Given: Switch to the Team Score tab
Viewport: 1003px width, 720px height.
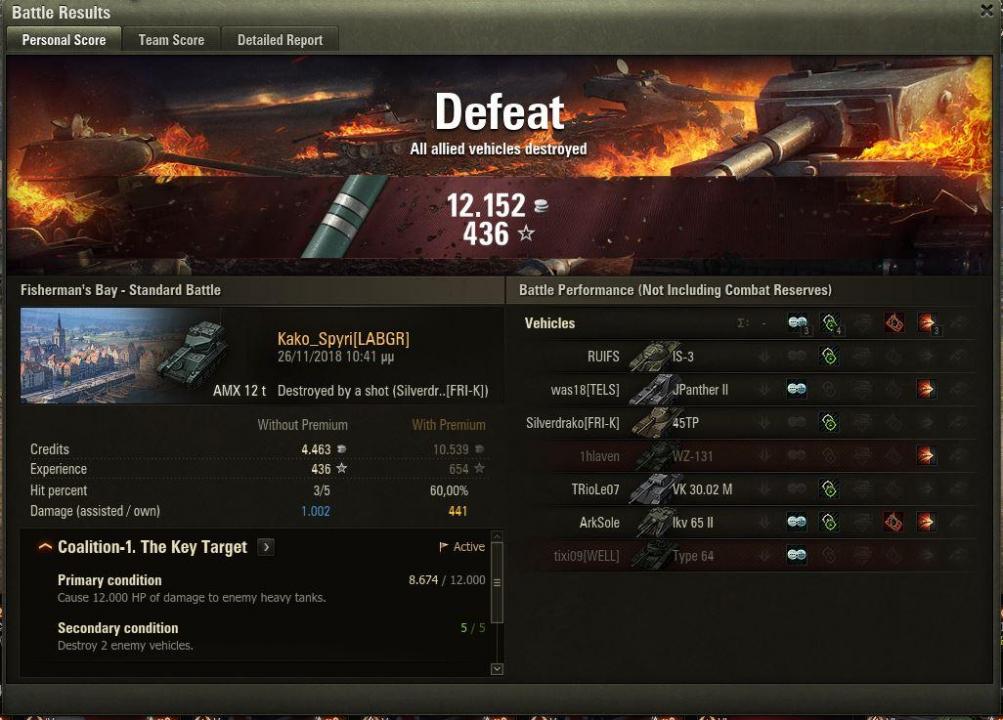Looking at the screenshot, I should coord(171,40).
